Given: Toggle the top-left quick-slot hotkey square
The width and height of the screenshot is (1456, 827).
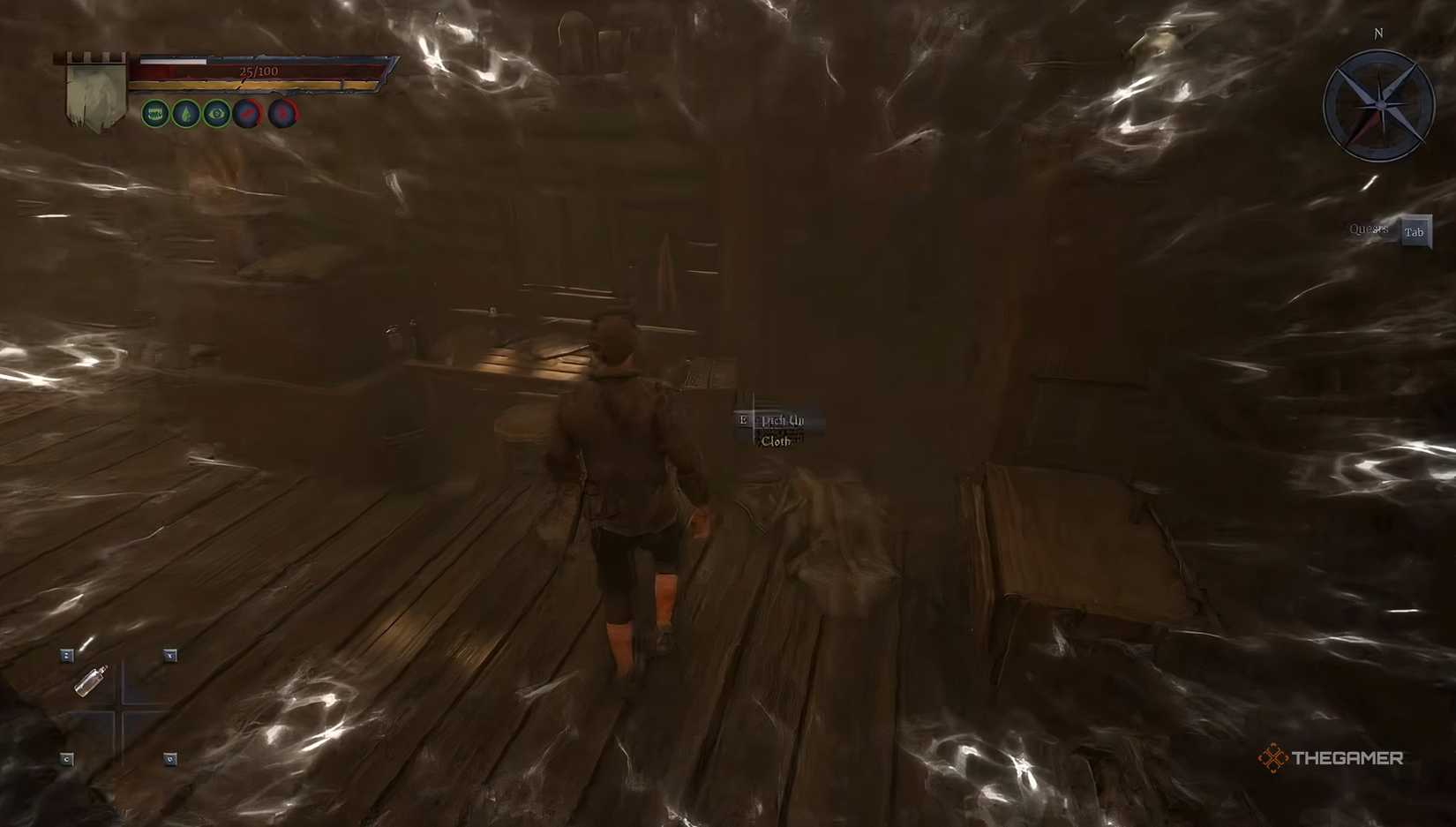Looking at the screenshot, I should [x=66, y=655].
